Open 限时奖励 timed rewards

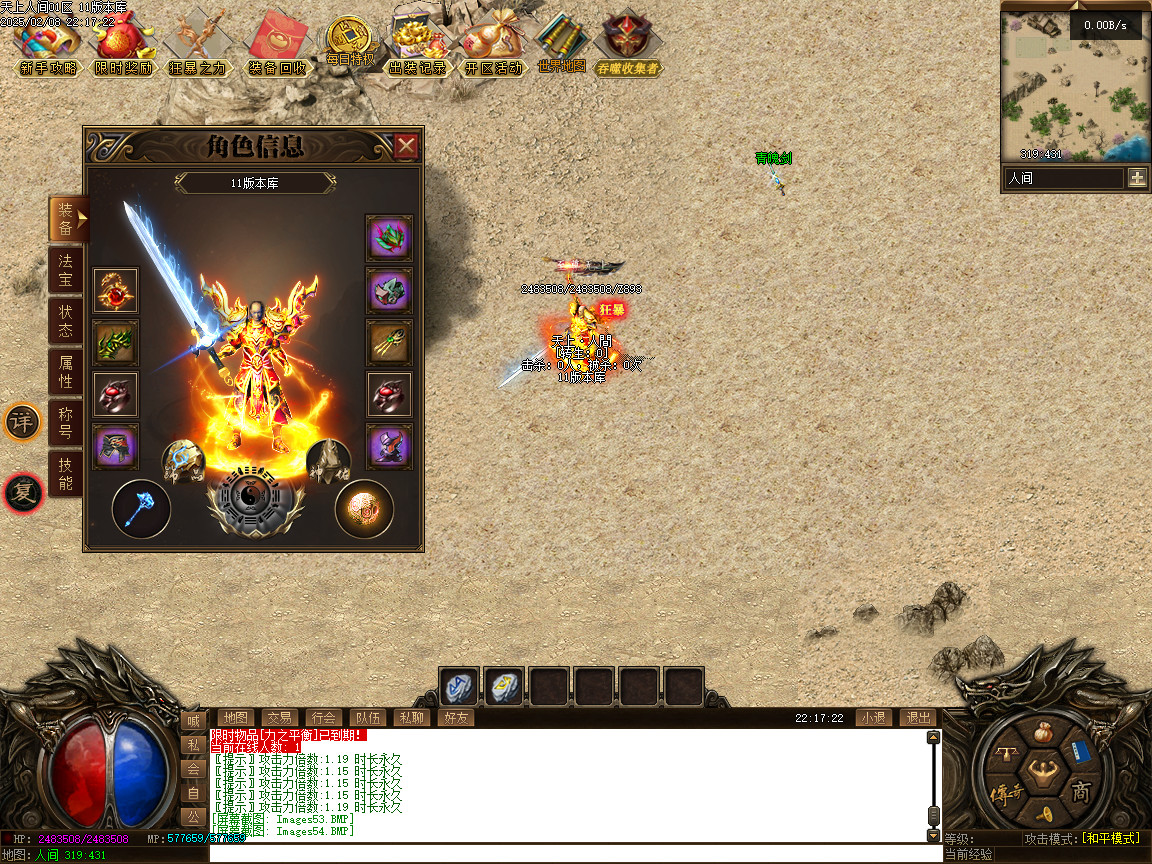point(124,47)
